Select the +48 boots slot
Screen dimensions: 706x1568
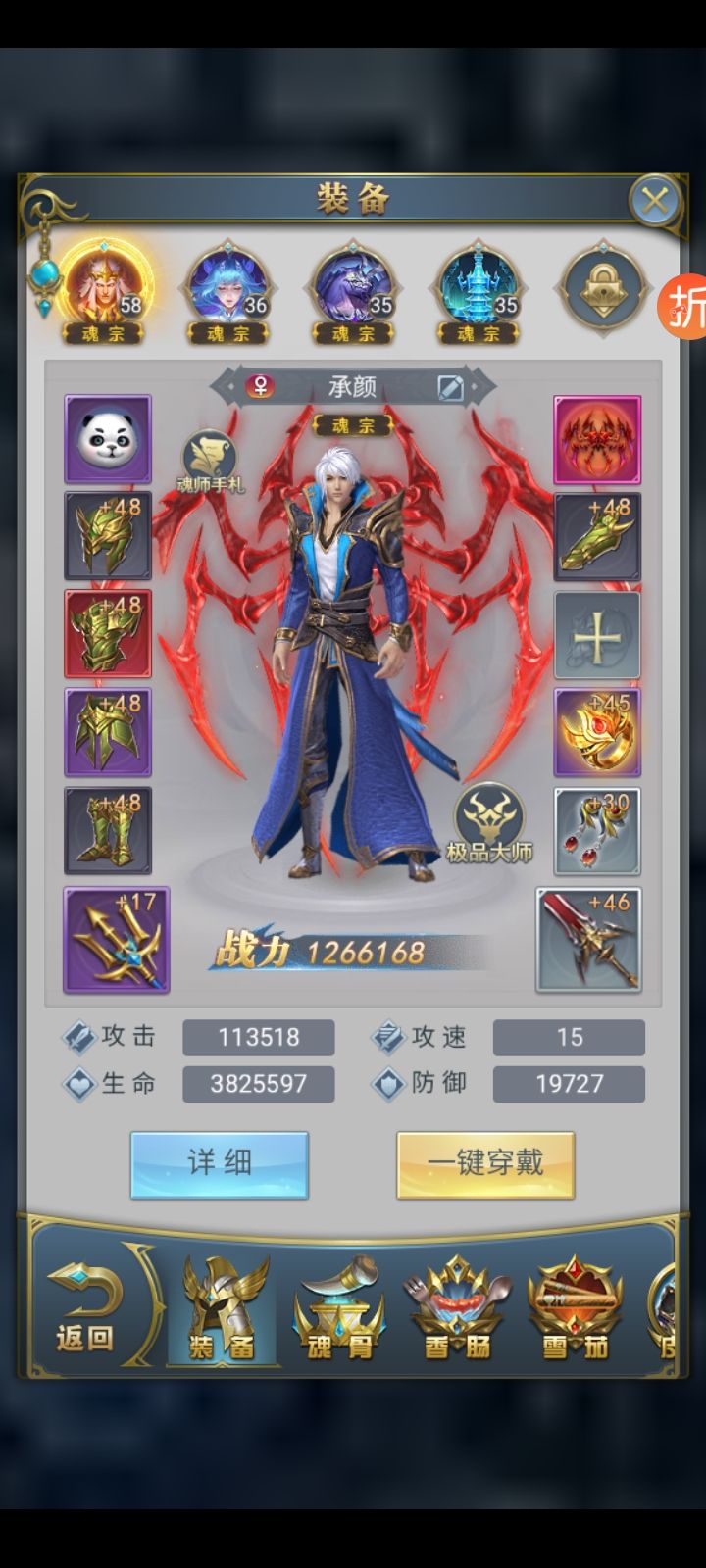(x=108, y=830)
